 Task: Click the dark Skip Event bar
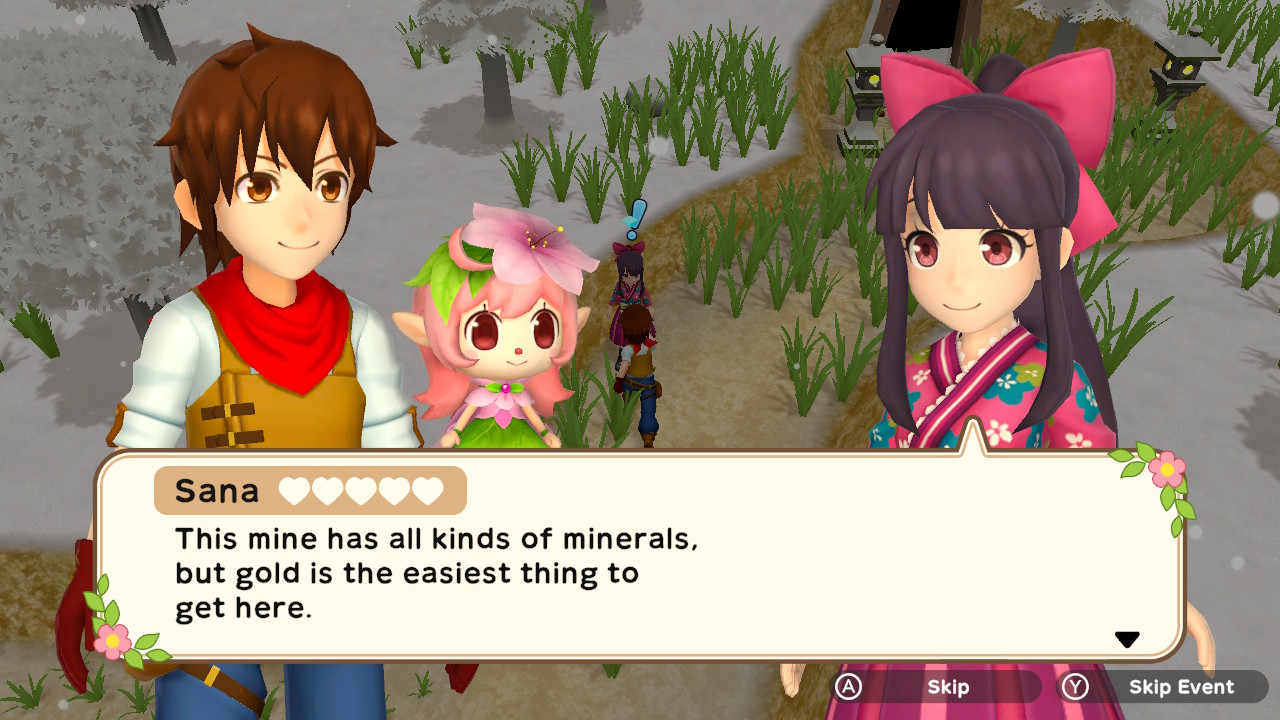coord(1180,687)
